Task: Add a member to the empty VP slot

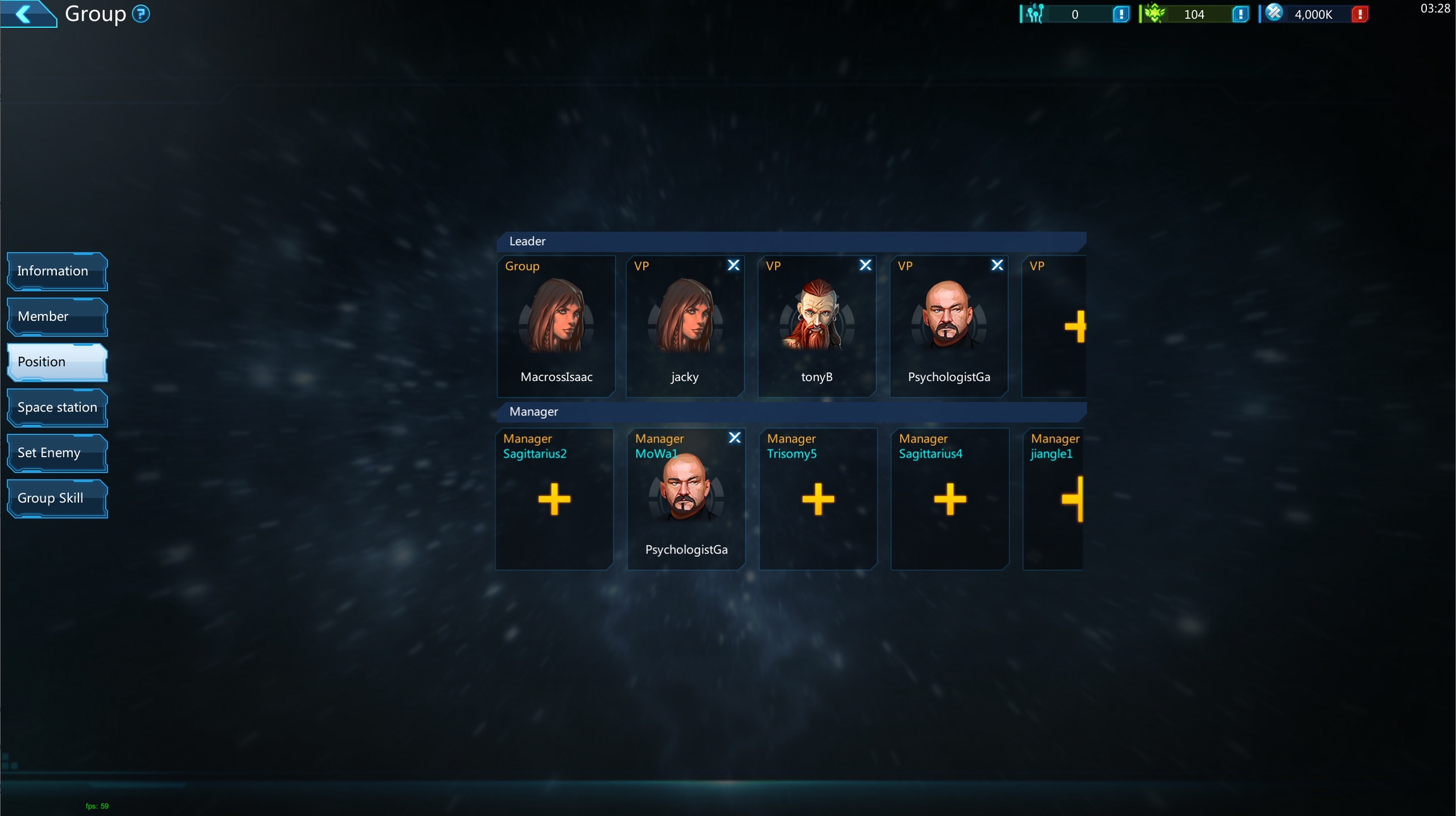Action: [1074, 327]
